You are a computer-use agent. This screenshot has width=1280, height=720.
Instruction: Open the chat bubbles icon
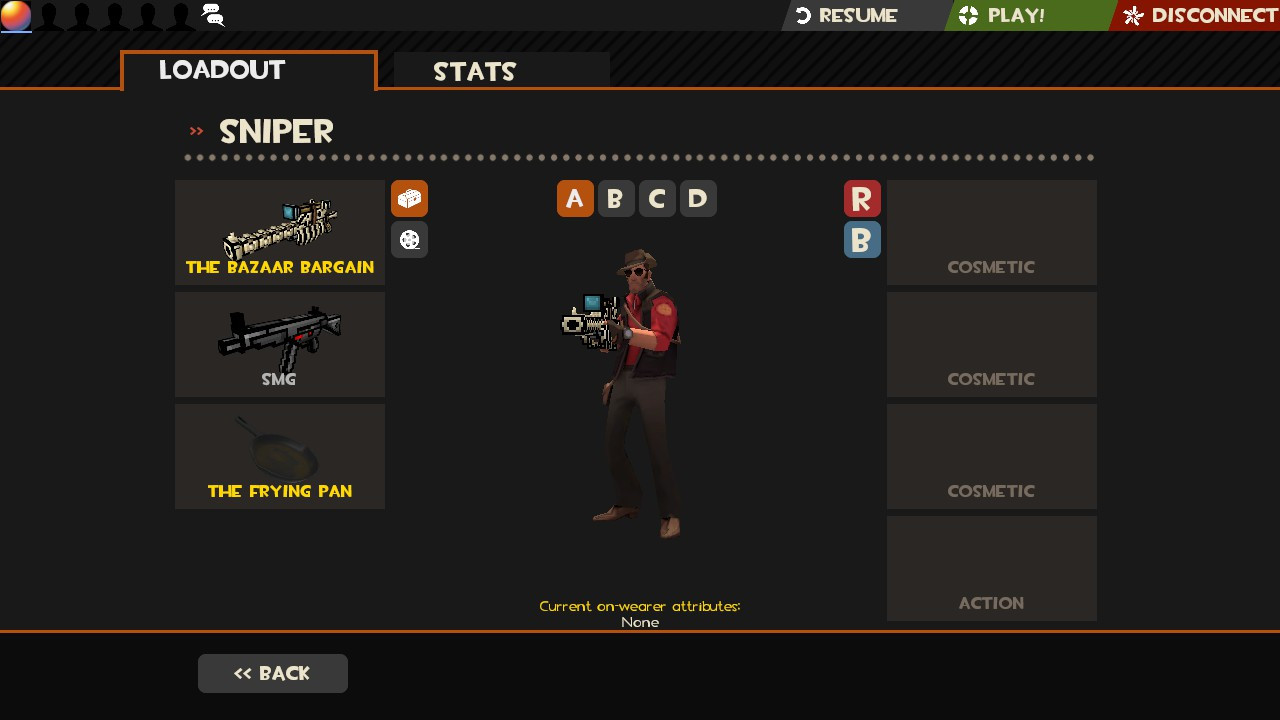[212, 15]
